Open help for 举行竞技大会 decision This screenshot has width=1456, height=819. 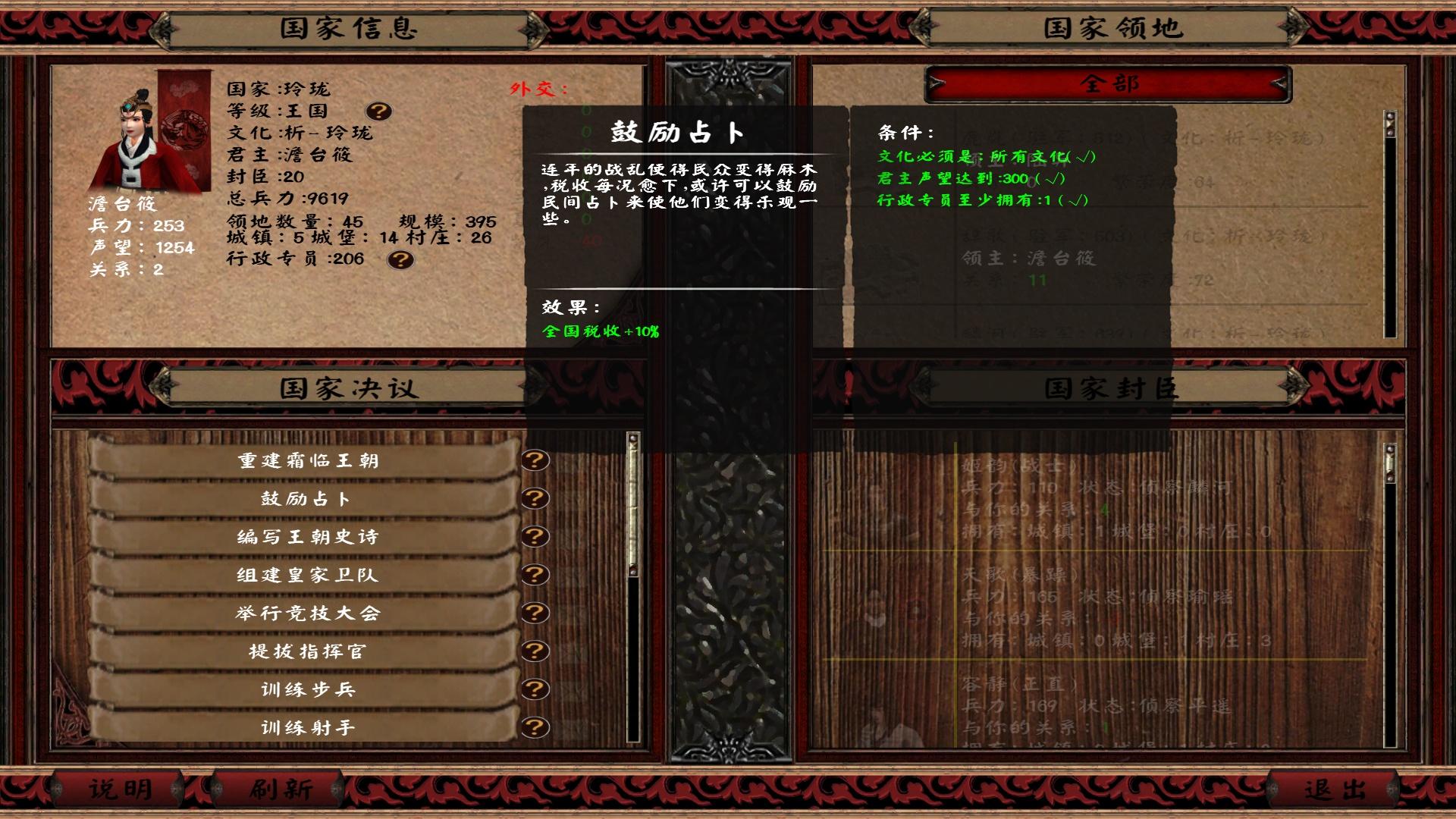pos(535,613)
